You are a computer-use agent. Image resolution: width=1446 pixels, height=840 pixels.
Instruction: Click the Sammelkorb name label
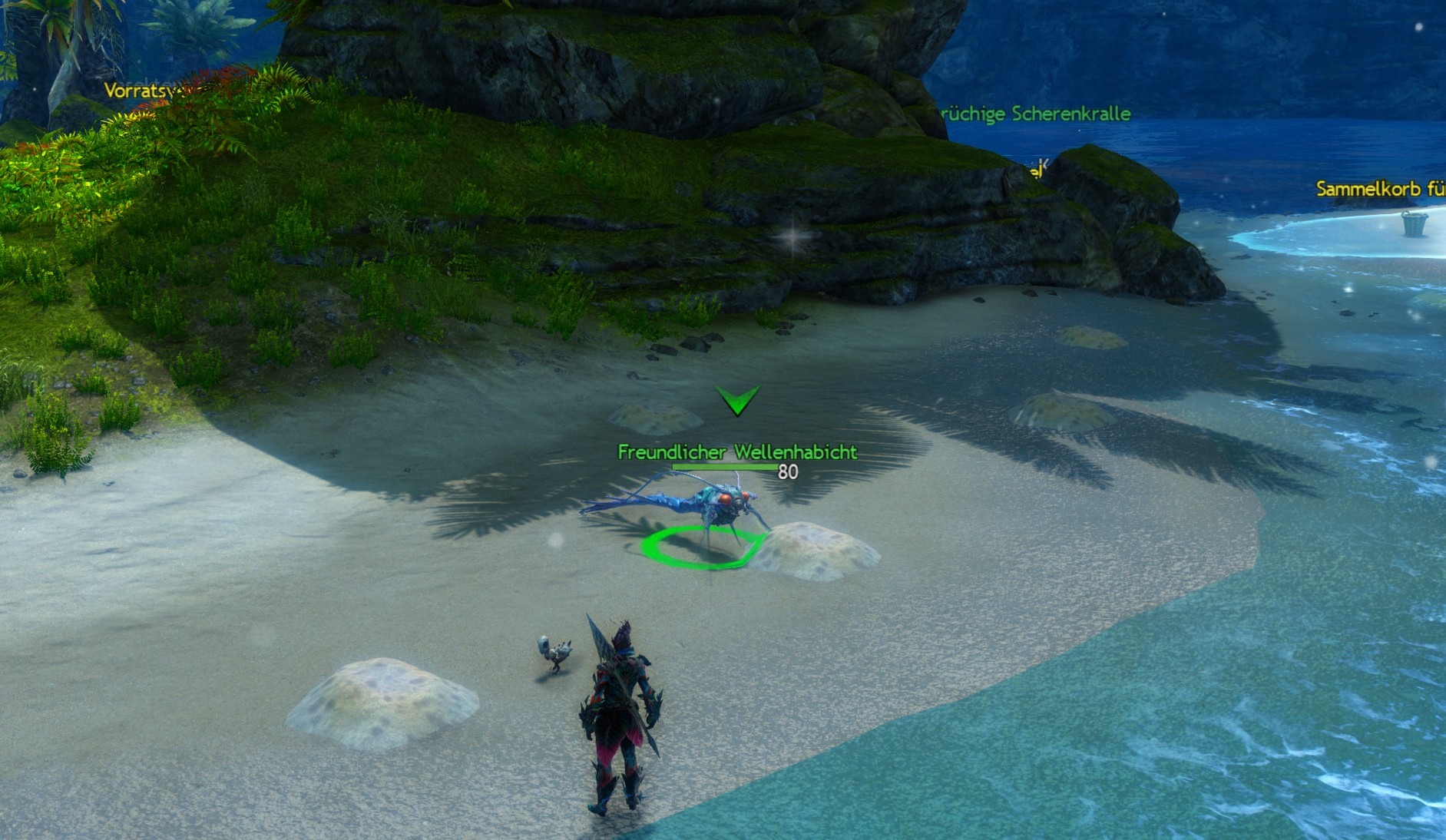point(1380,189)
